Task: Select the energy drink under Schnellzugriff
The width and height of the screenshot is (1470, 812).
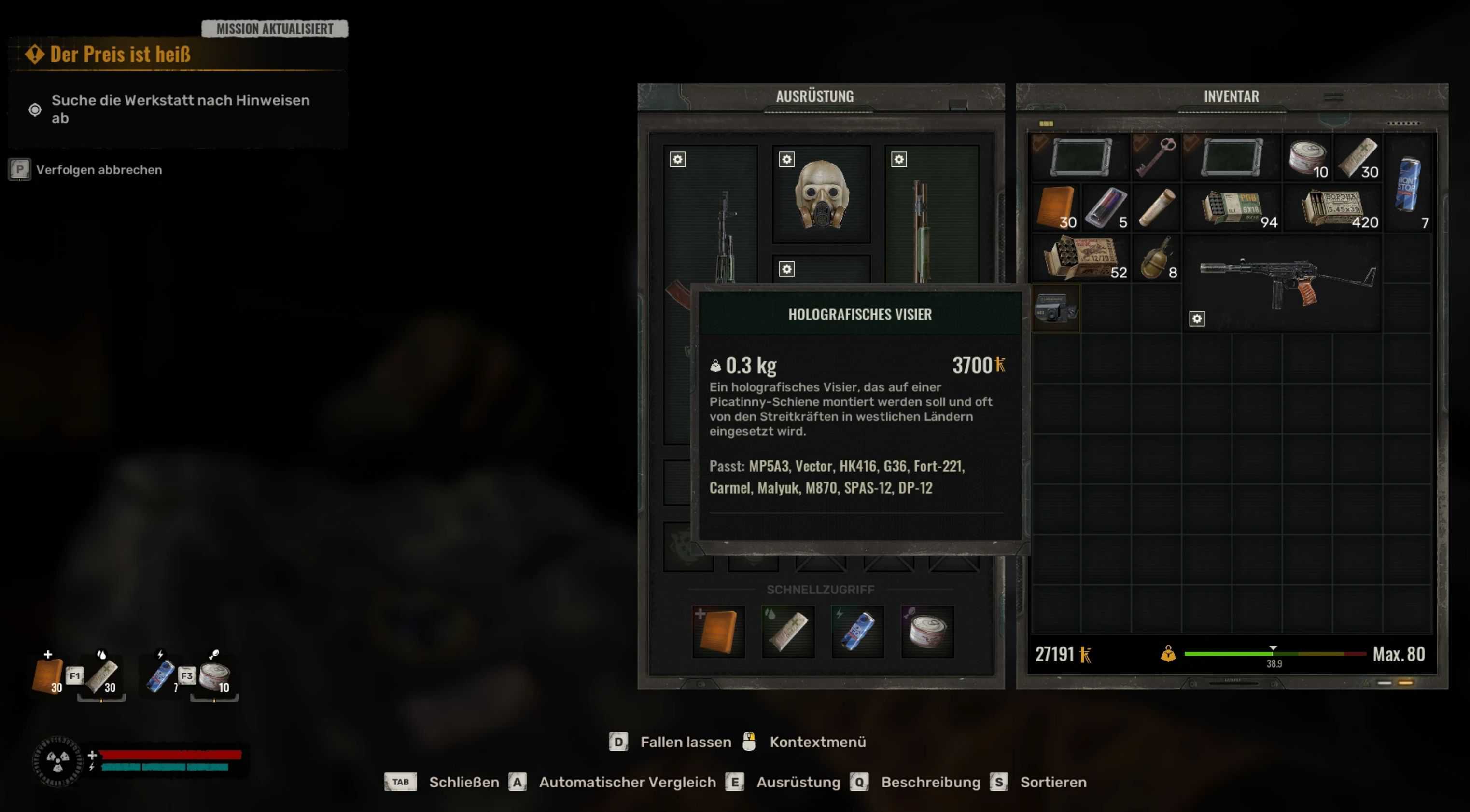Action: tap(858, 631)
